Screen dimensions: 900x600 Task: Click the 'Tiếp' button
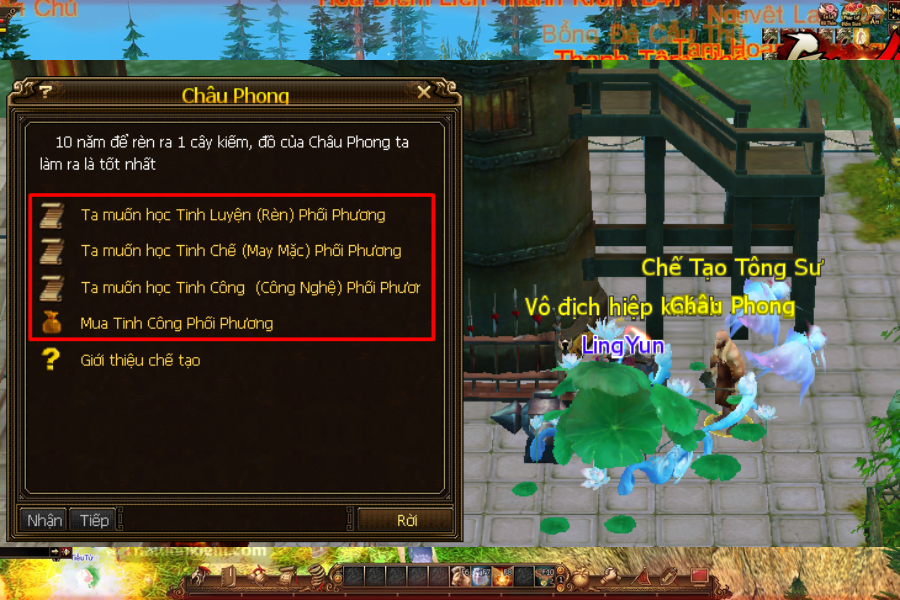94,520
